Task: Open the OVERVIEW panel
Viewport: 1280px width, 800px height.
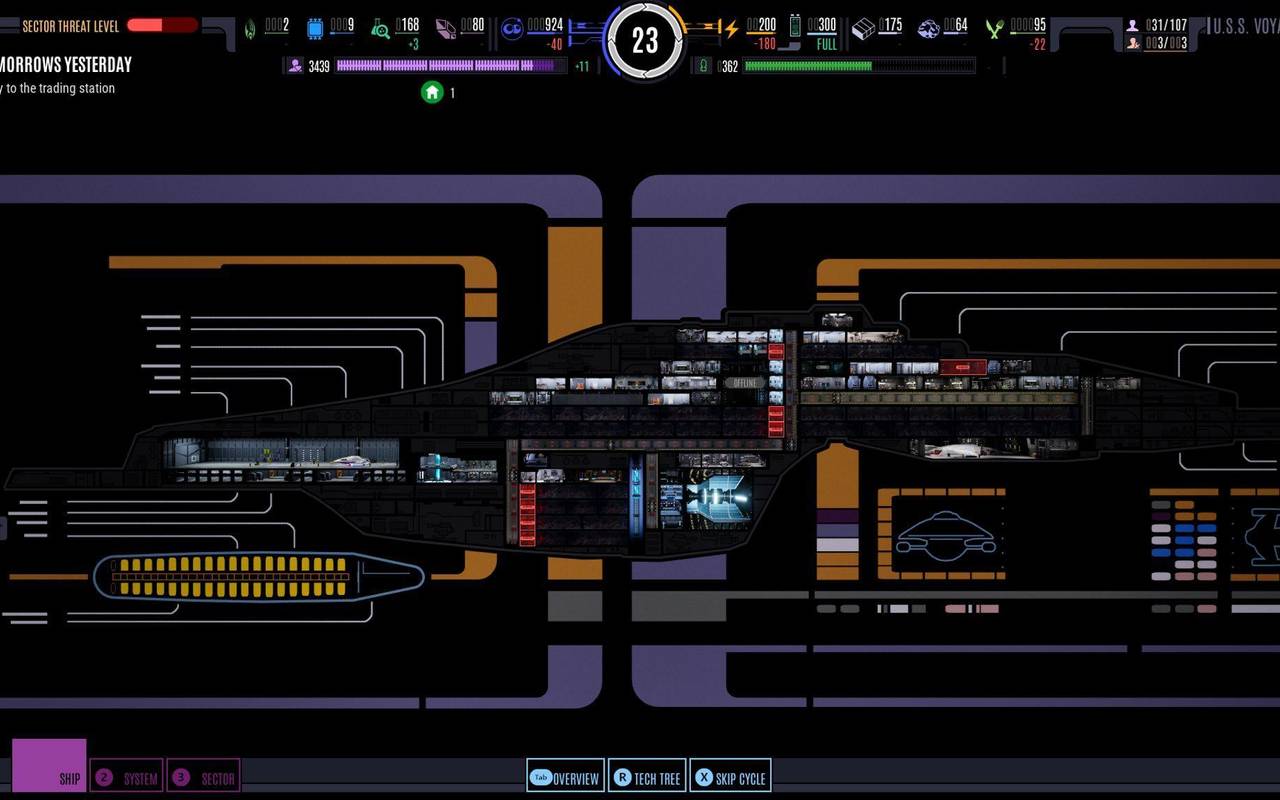Action: 565,776
